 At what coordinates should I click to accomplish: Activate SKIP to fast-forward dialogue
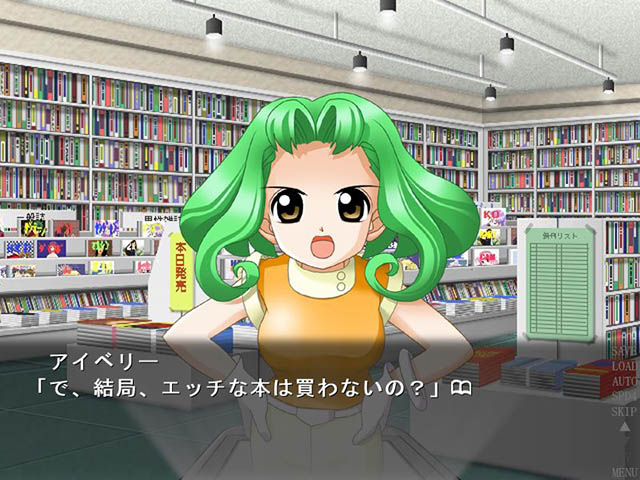622,411
